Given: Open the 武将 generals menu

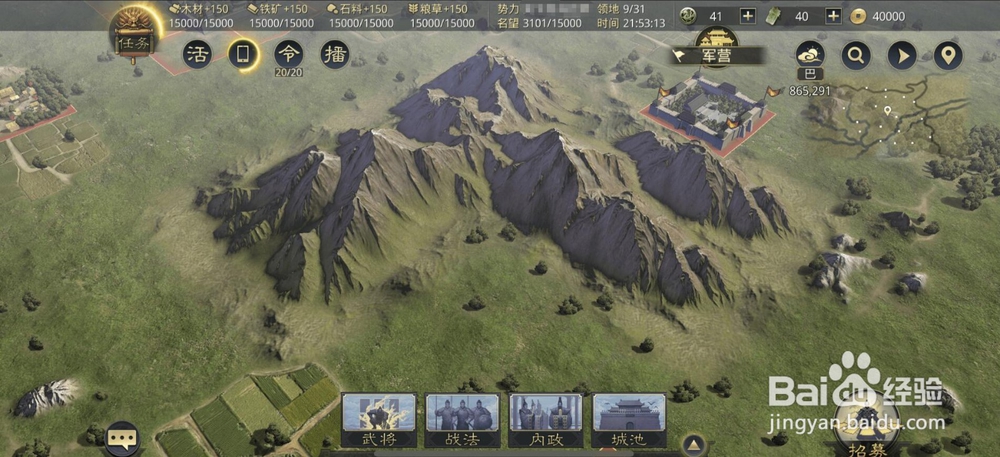Looking at the screenshot, I should 379,420.
